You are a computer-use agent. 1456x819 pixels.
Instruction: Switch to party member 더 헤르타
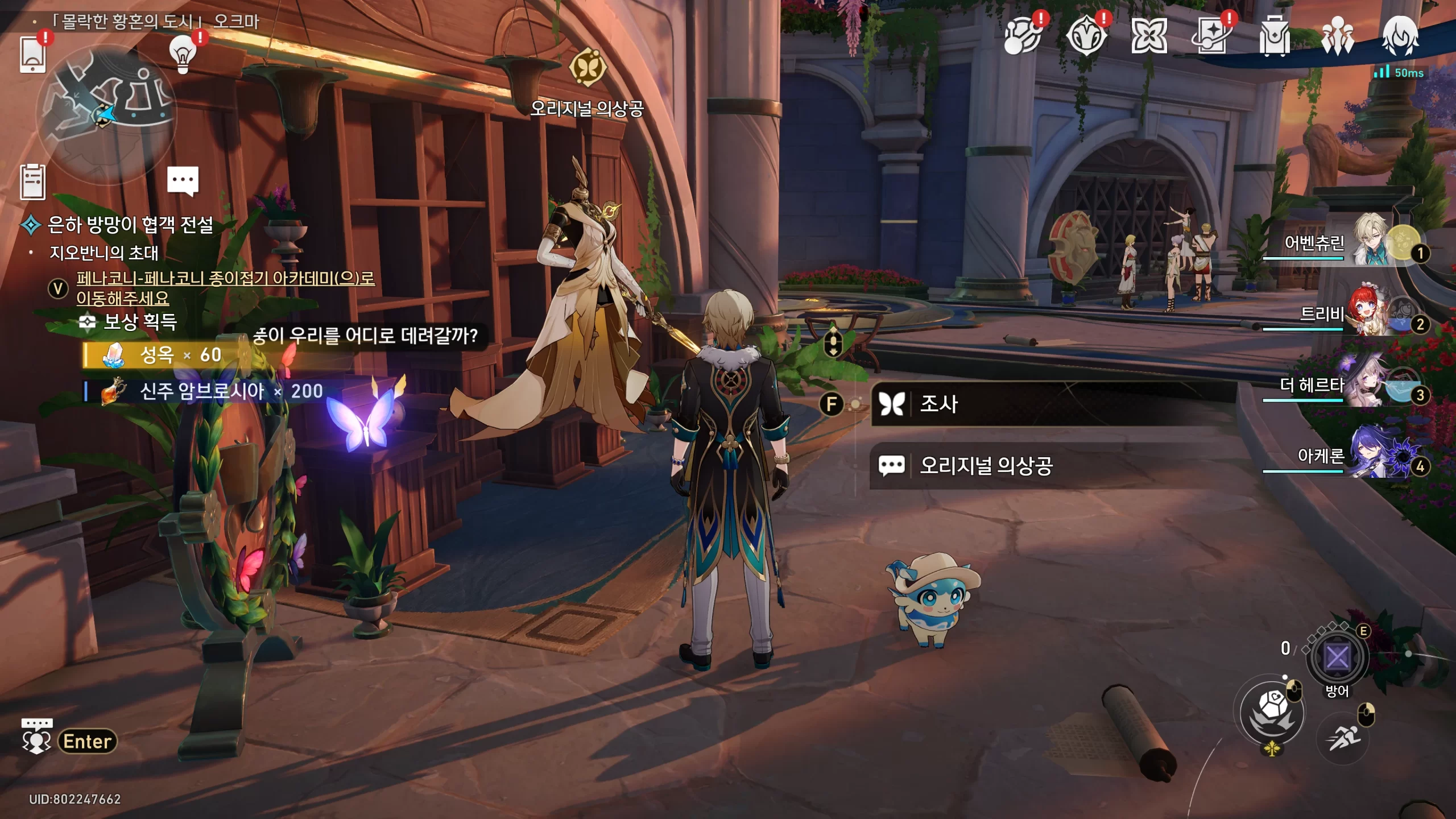(1365, 384)
